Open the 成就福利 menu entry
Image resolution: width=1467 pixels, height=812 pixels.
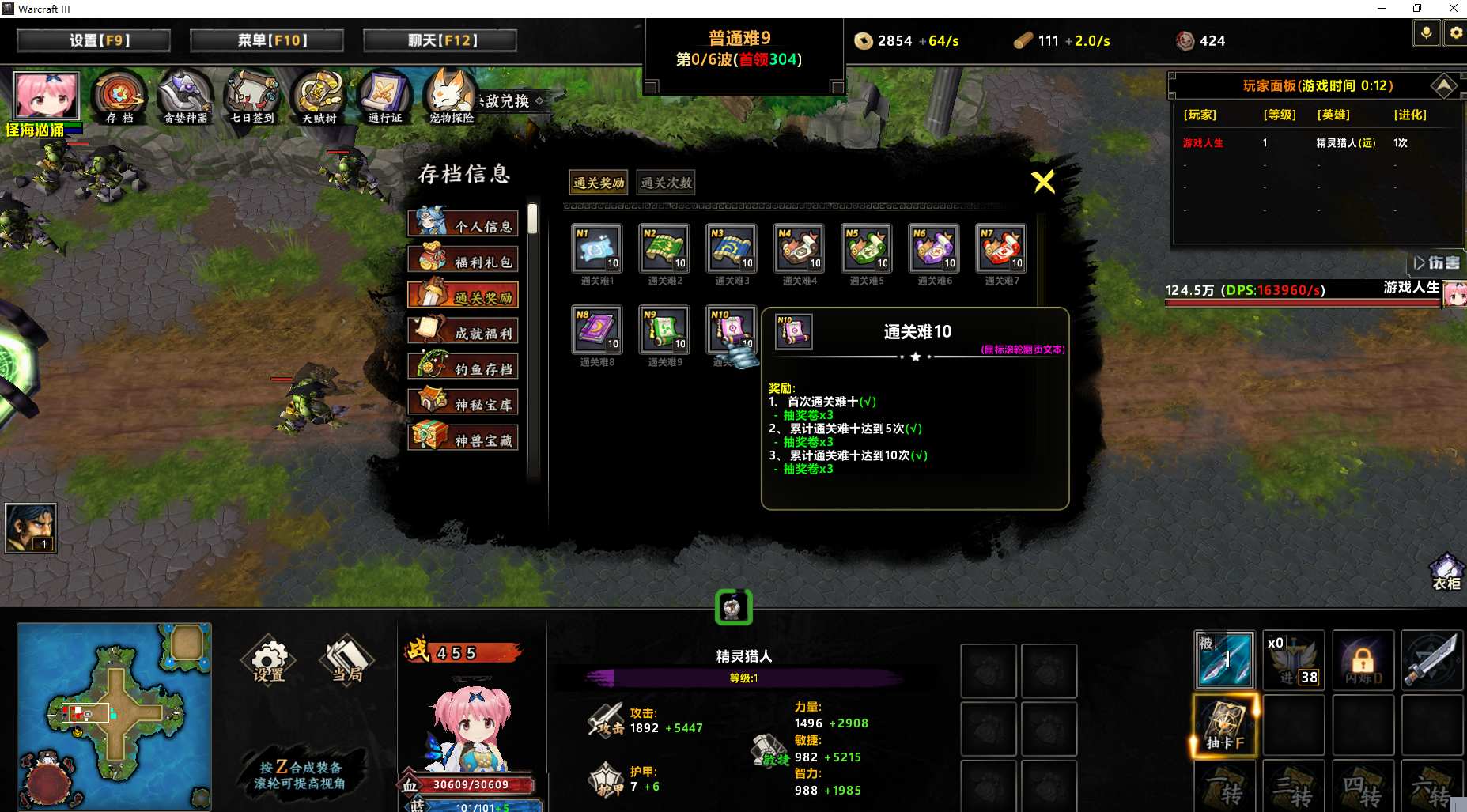pos(463,331)
